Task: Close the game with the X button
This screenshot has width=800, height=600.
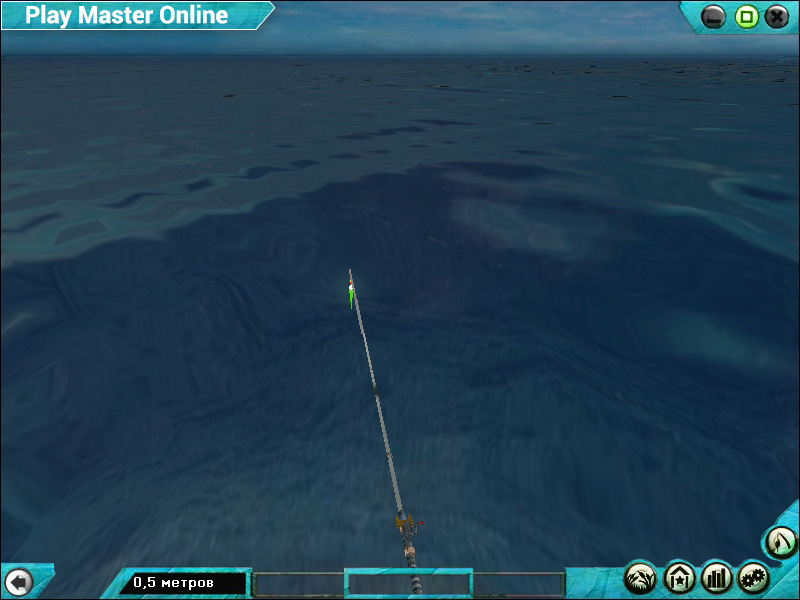Action: [777, 16]
